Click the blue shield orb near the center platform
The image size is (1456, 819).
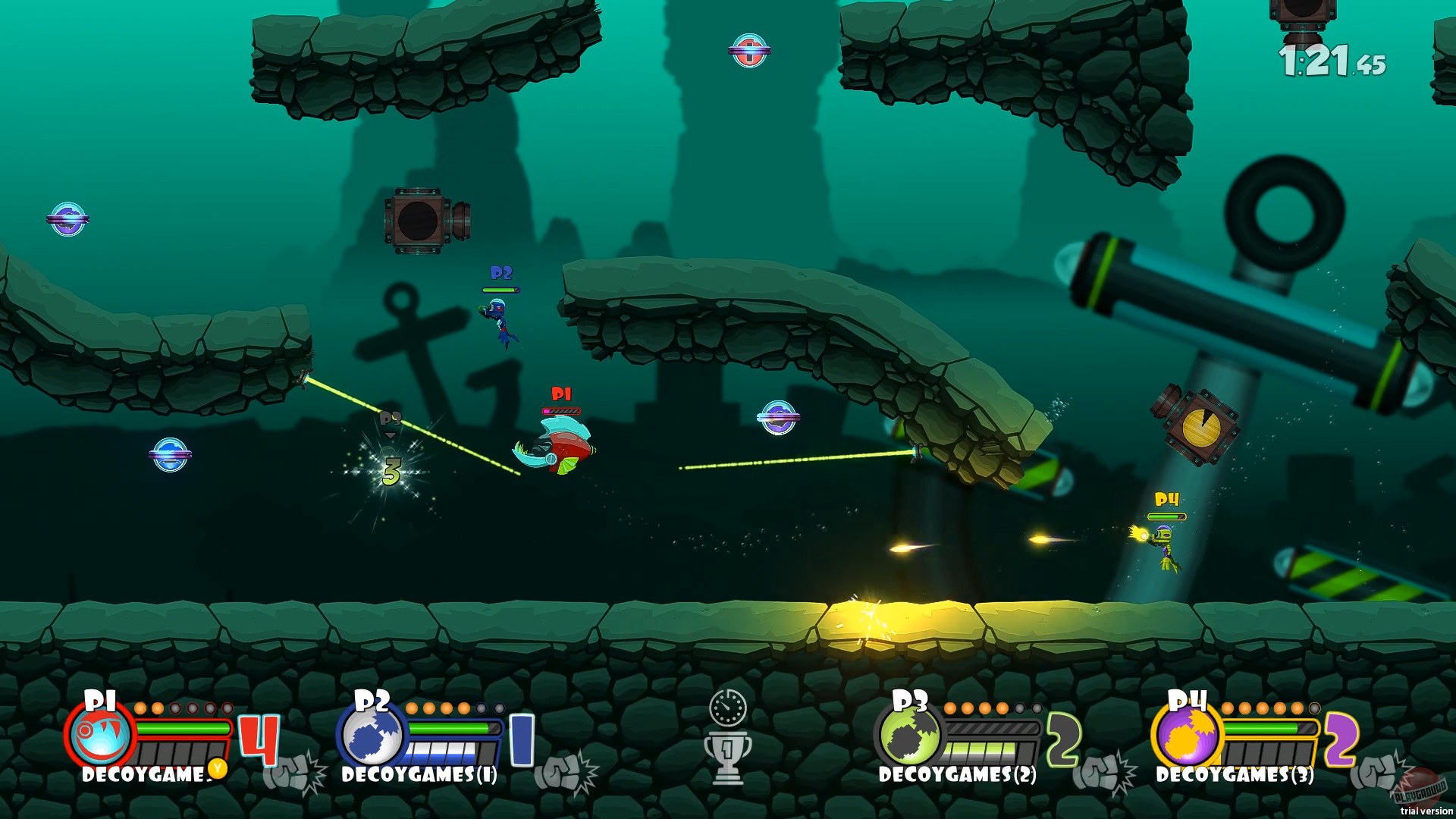click(x=780, y=416)
